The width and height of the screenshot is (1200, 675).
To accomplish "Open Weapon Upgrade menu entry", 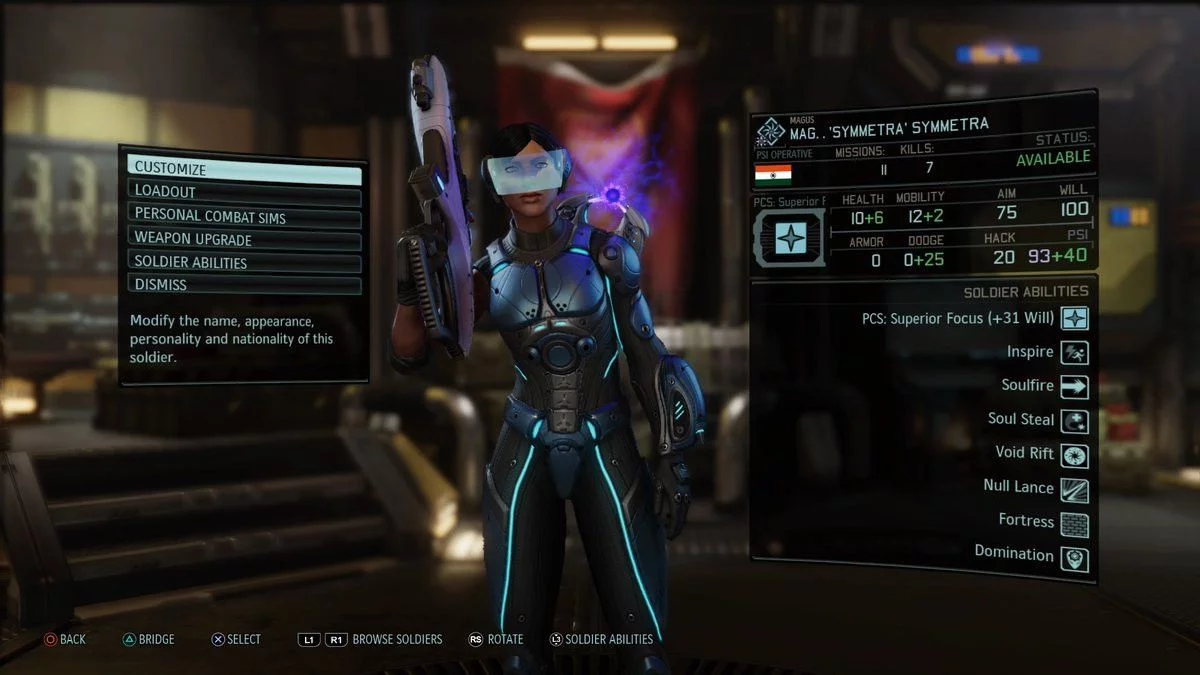I will tap(244, 239).
